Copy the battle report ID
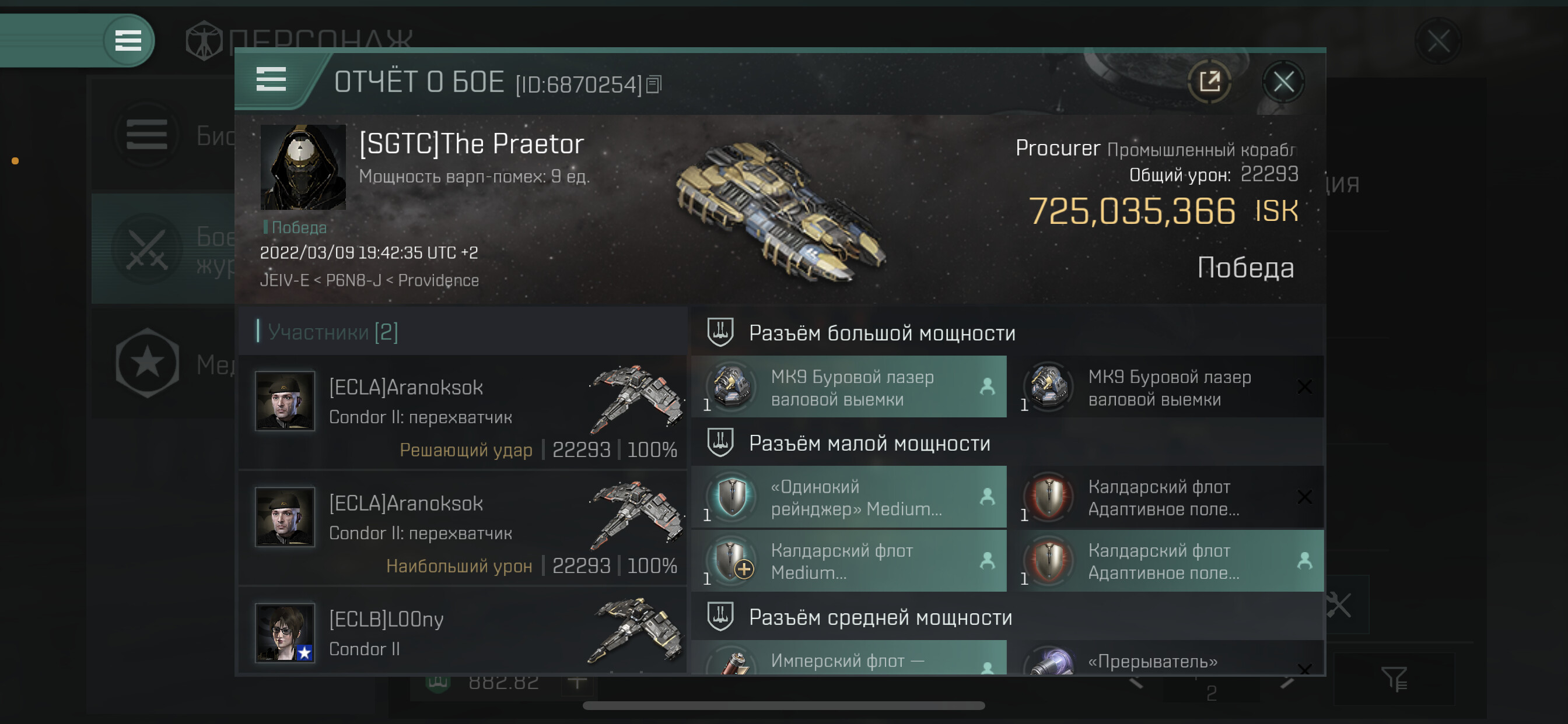The width and height of the screenshot is (1568, 724). click(x=654, y=85)
